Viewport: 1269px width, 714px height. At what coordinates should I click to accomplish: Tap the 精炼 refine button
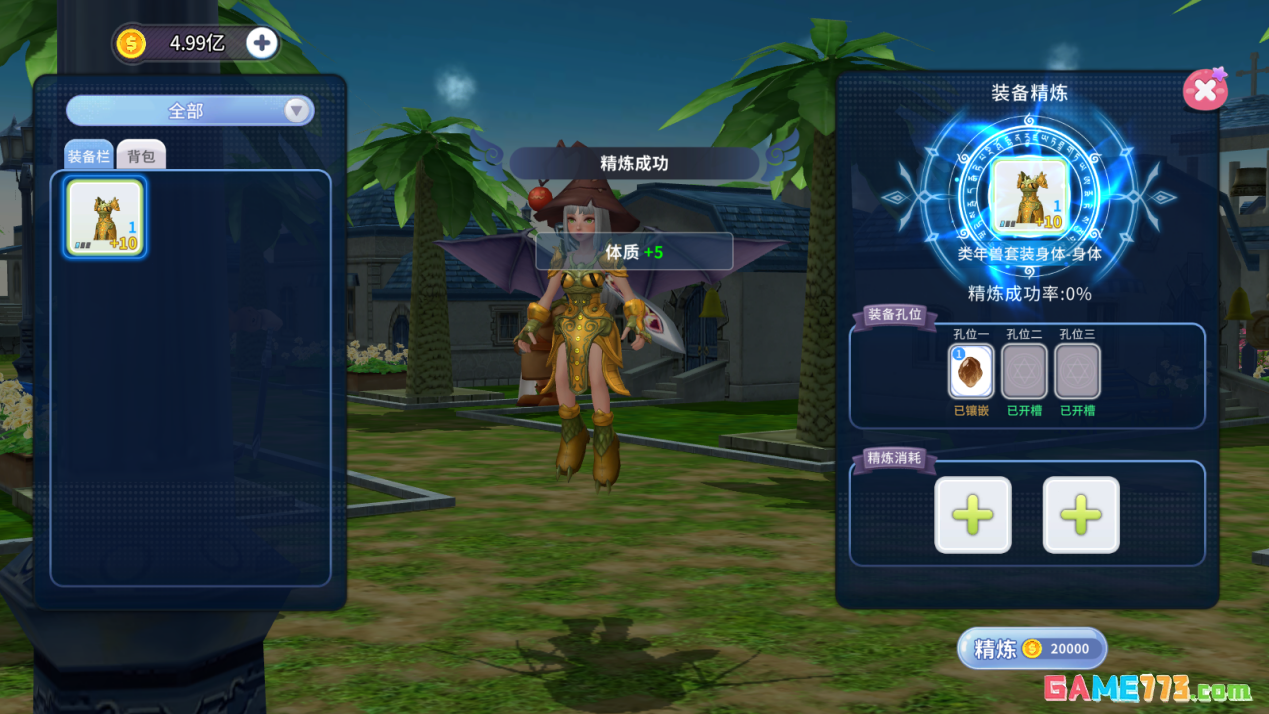click(1032, 649)
